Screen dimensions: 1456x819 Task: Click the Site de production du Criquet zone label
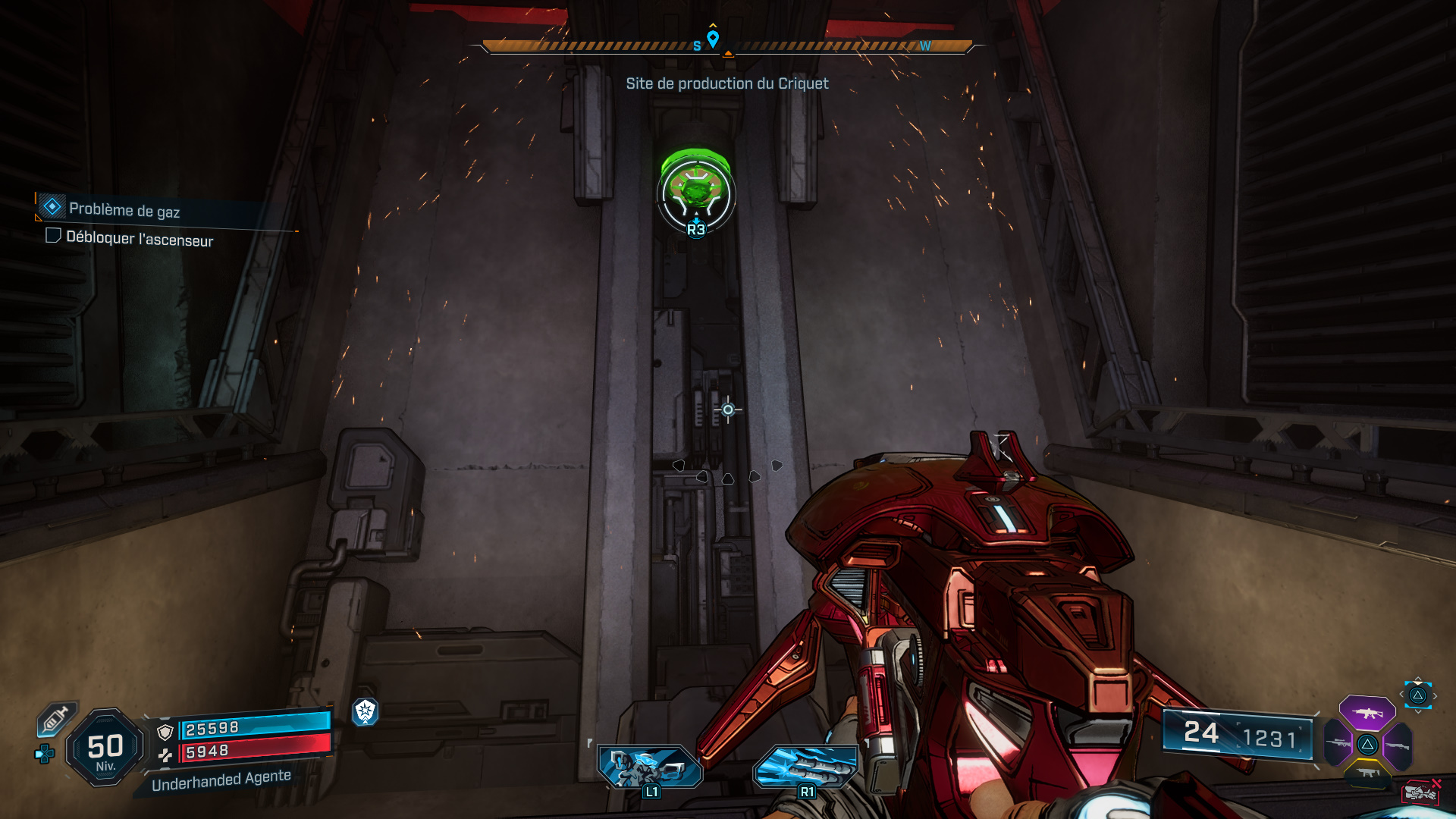726,83
